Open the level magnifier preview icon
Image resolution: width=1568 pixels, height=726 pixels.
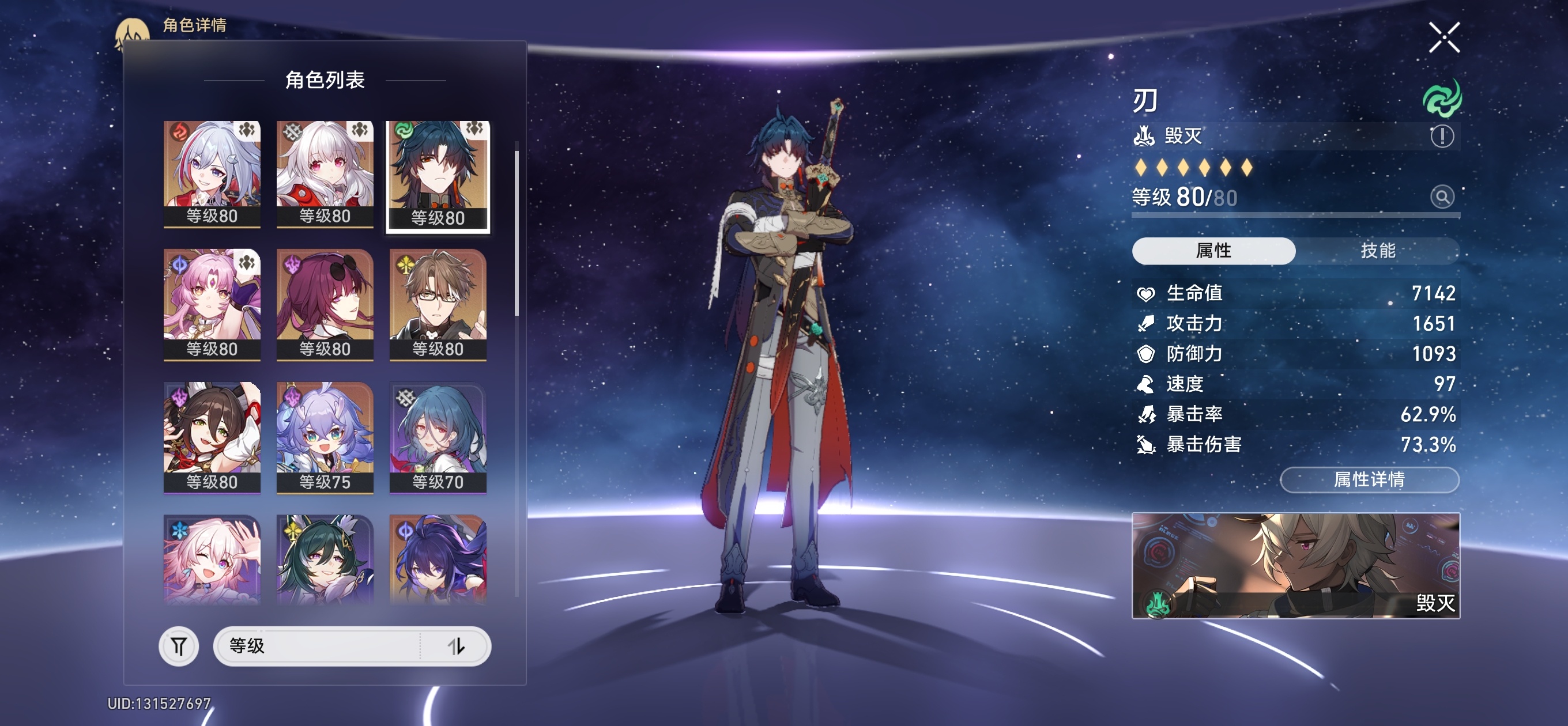coord(1441,196)
